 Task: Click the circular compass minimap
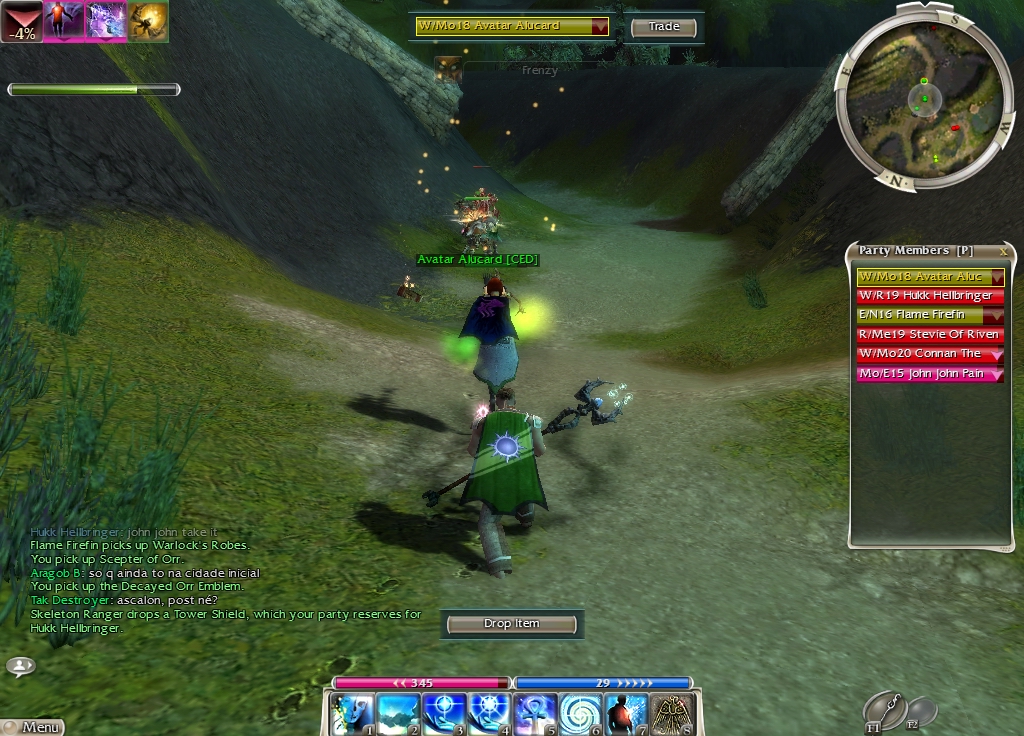924,97
